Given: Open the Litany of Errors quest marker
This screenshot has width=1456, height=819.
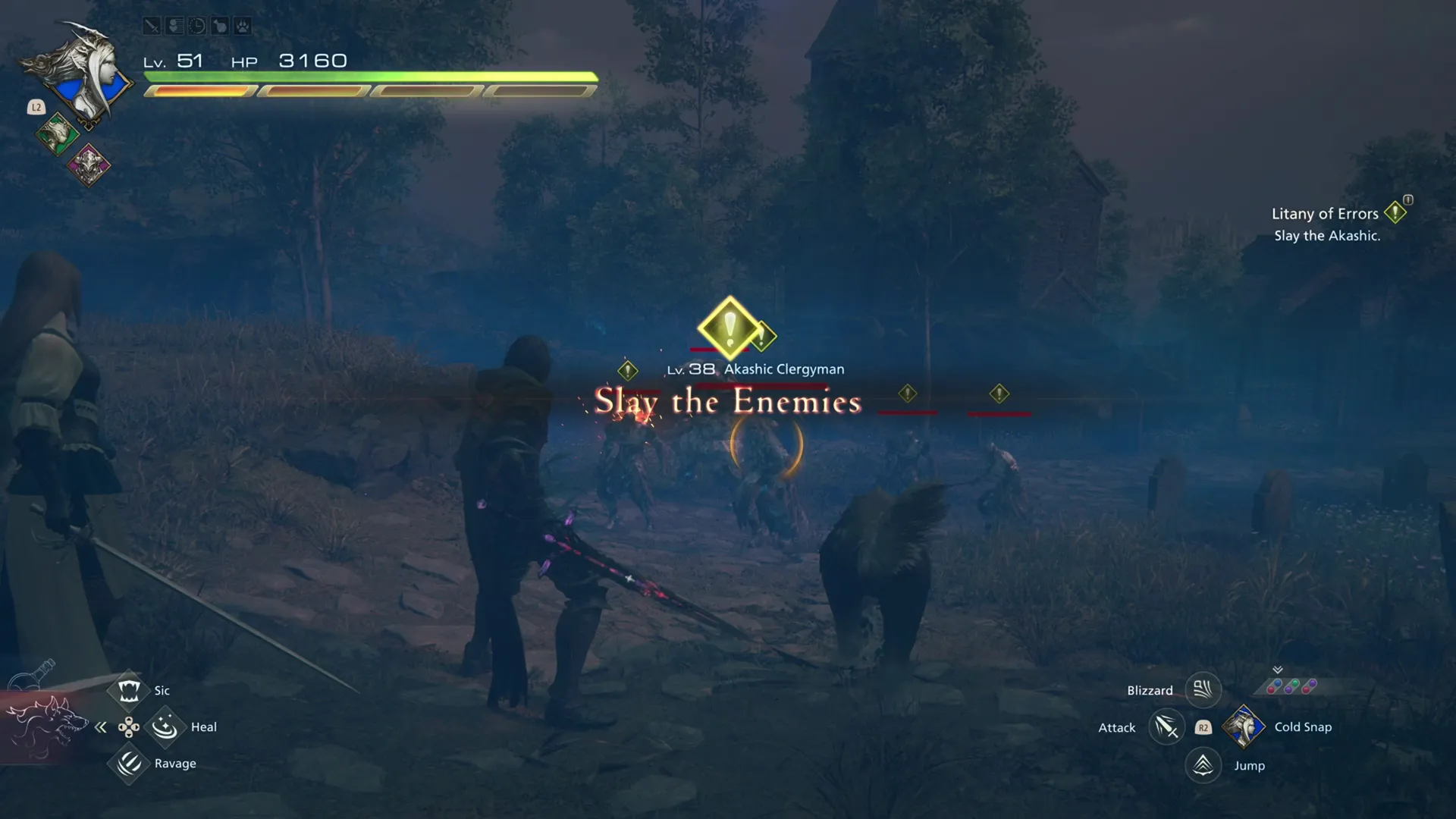Looking at the screenshot, I should tap(1397, 212).
